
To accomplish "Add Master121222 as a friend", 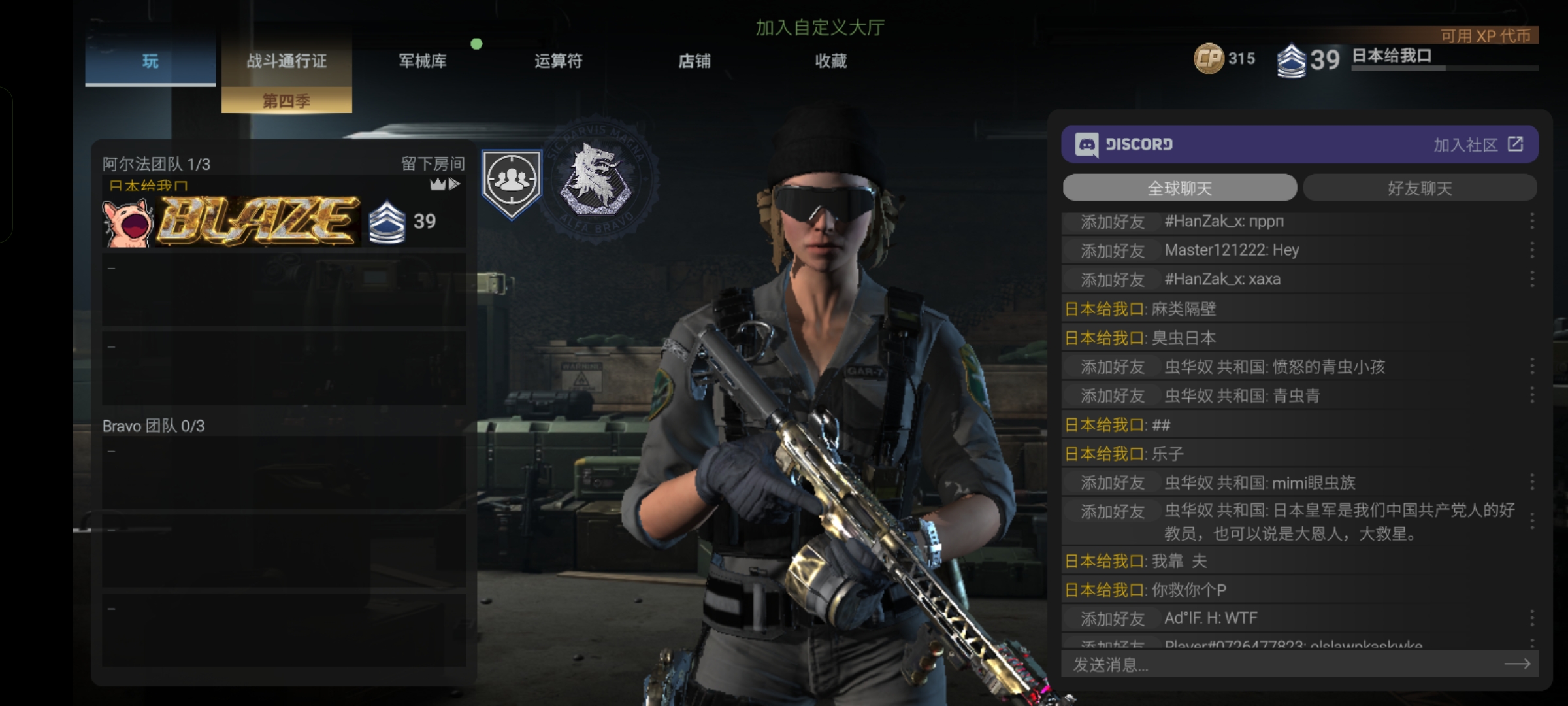I will click(x=1112, y=251).
